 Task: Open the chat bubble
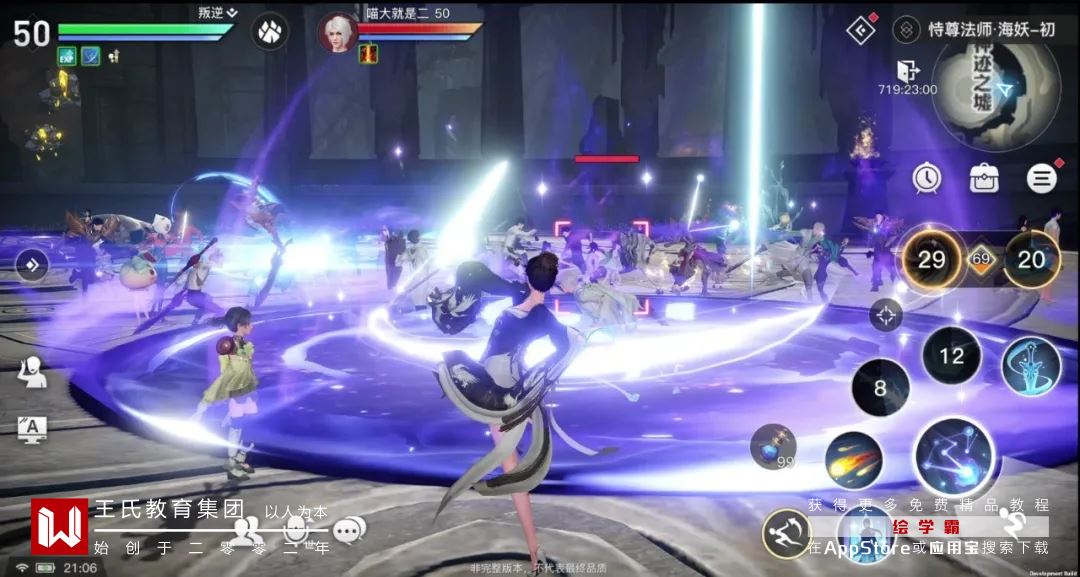click(348, 531)
